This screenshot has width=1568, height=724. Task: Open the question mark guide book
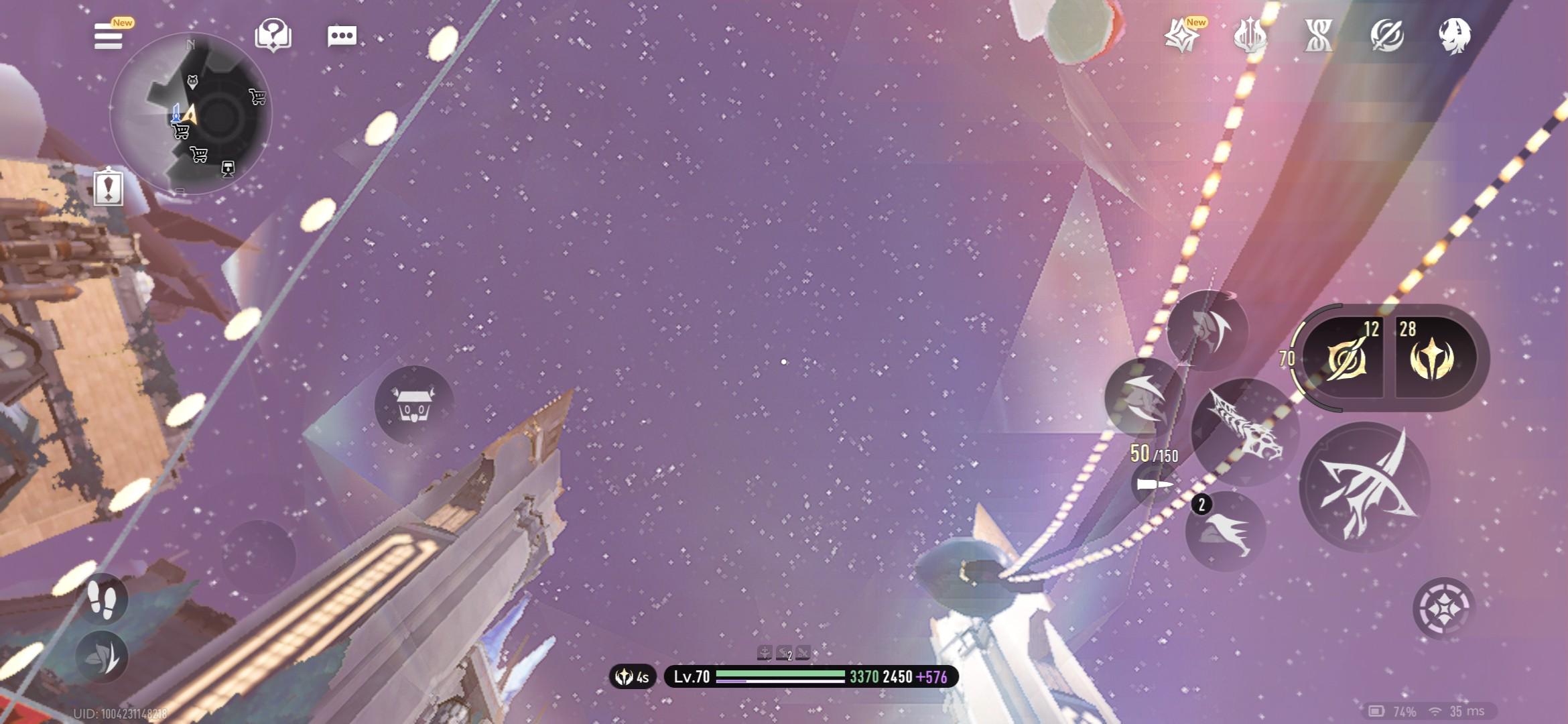tap(273, 35)
